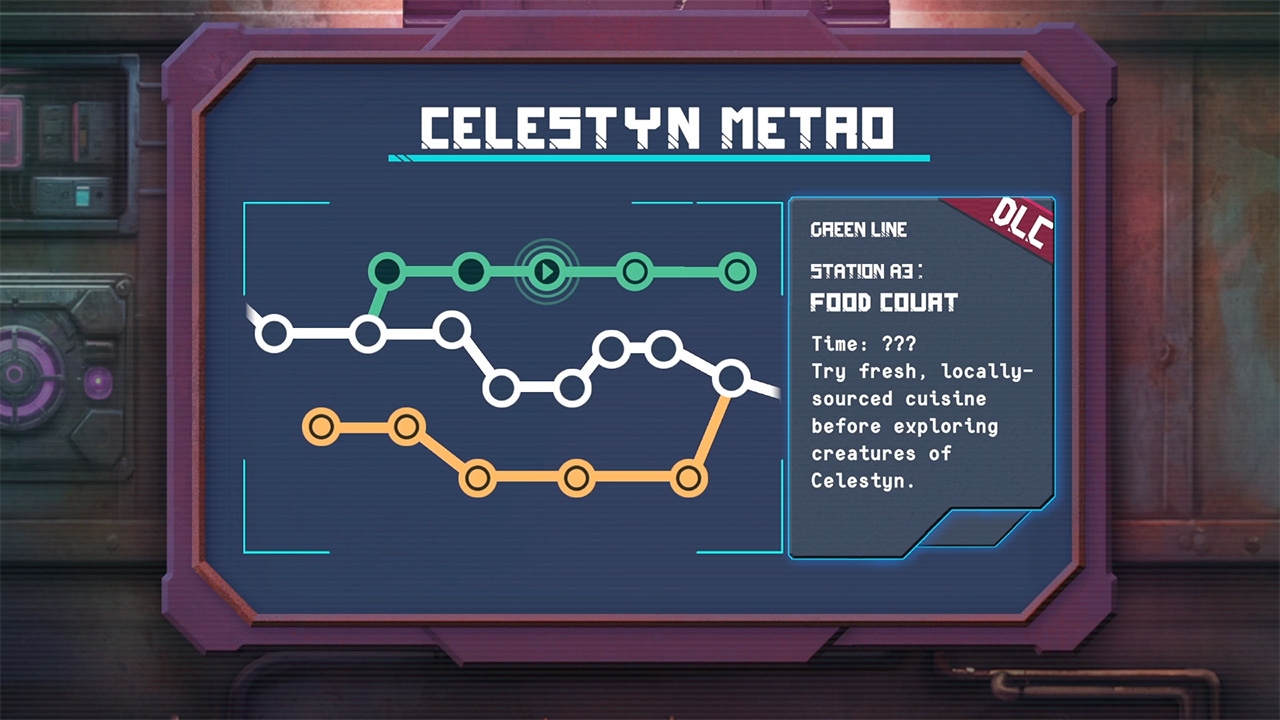Click the station where Green and White lines branch
Image resolution: width=1280 pixels, height=720 pixels.
click(369, 331)
